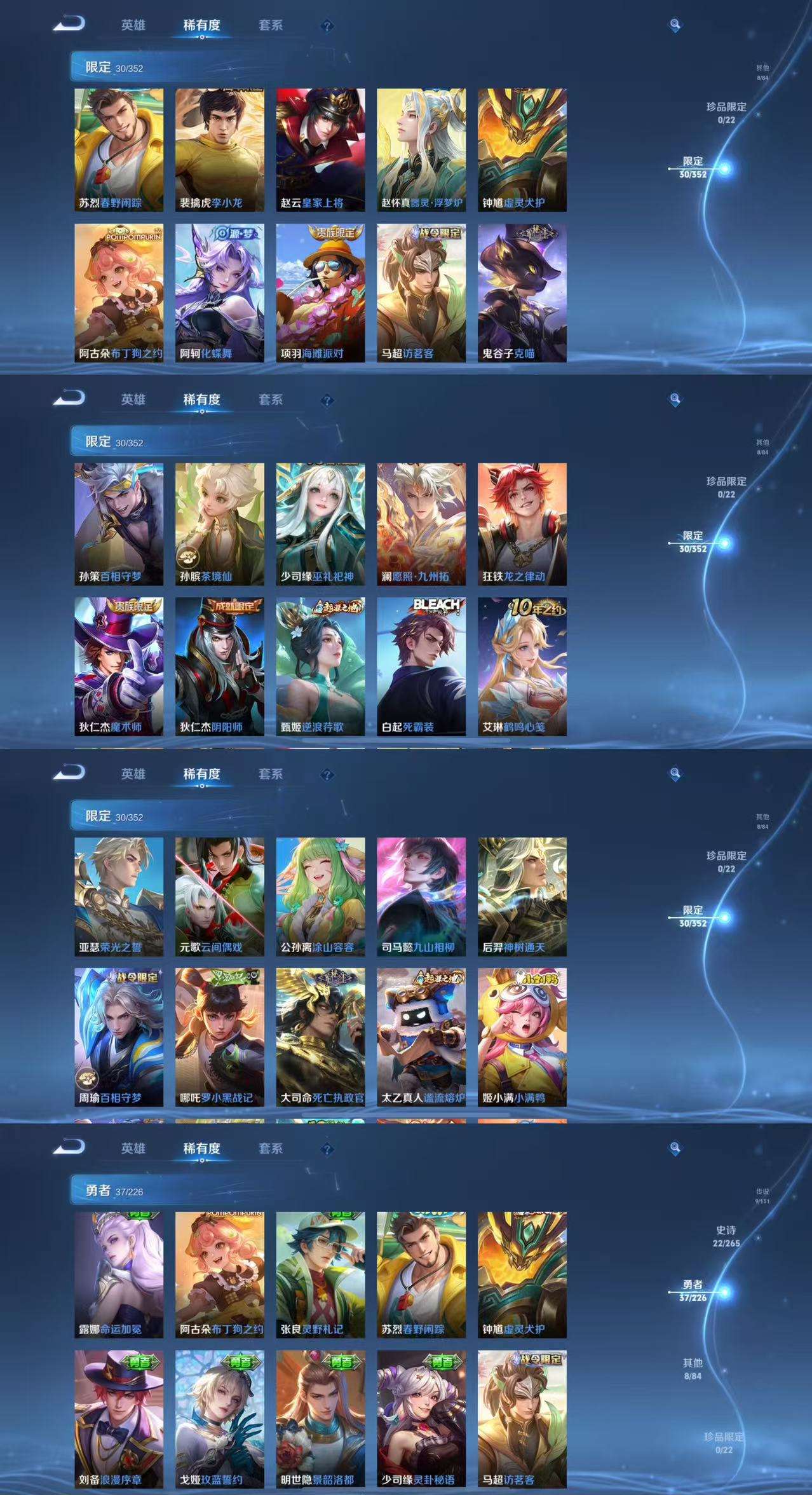Choose the 孙策 百相守梦 skin
Image resolution: width=812 pixels, height=1495 pixels.
pos(119,524)
